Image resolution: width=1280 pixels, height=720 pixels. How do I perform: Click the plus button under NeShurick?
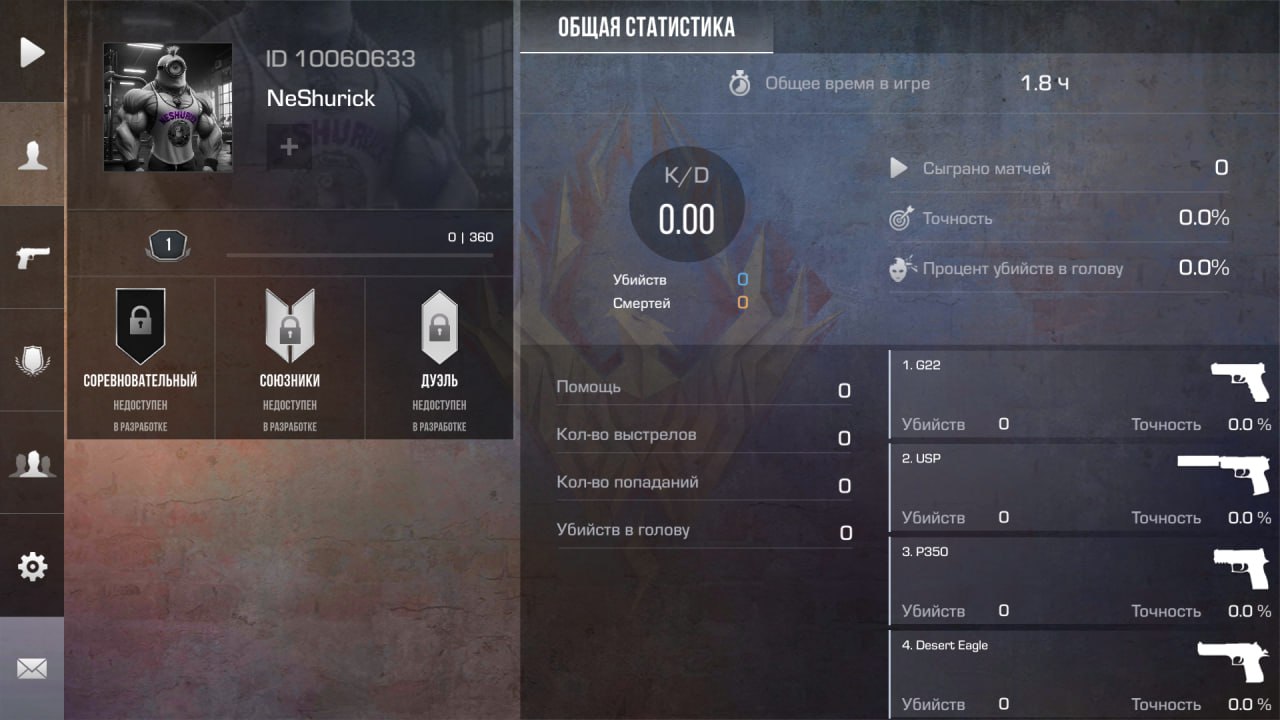288,146
